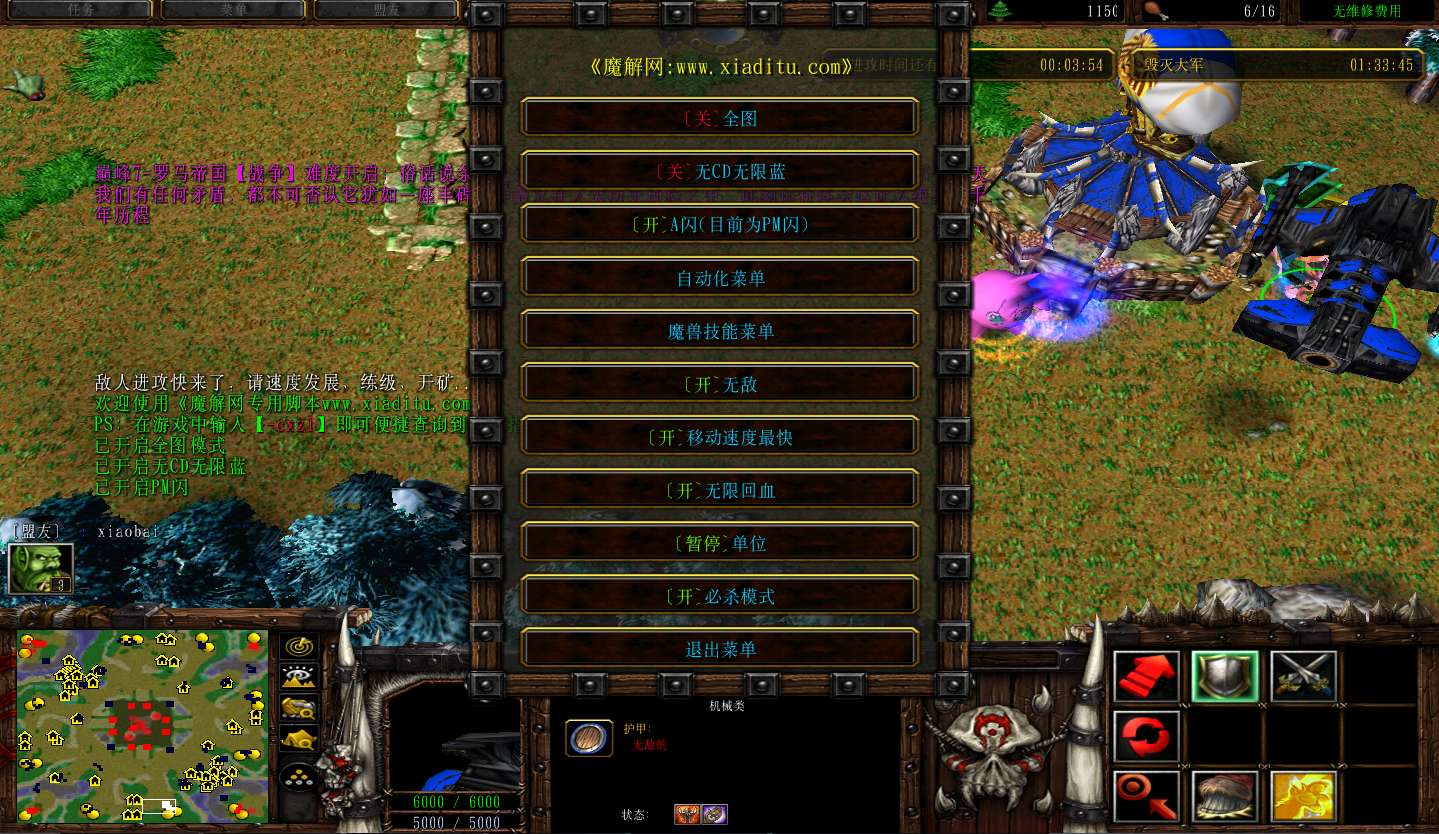Open the 盟友 allies menu

pos(387,9)
